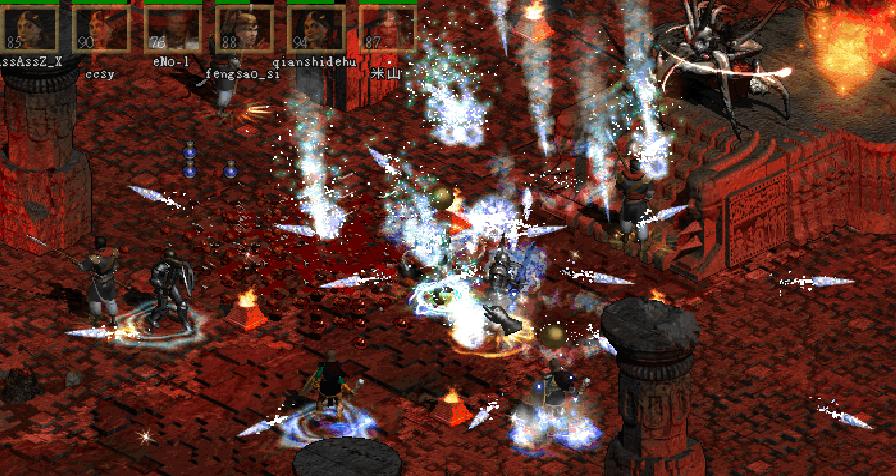Select party member fengsao_si's portrait
Image resolution: width=896 pixels, height=476 pixels.
[x=244, y=27]
